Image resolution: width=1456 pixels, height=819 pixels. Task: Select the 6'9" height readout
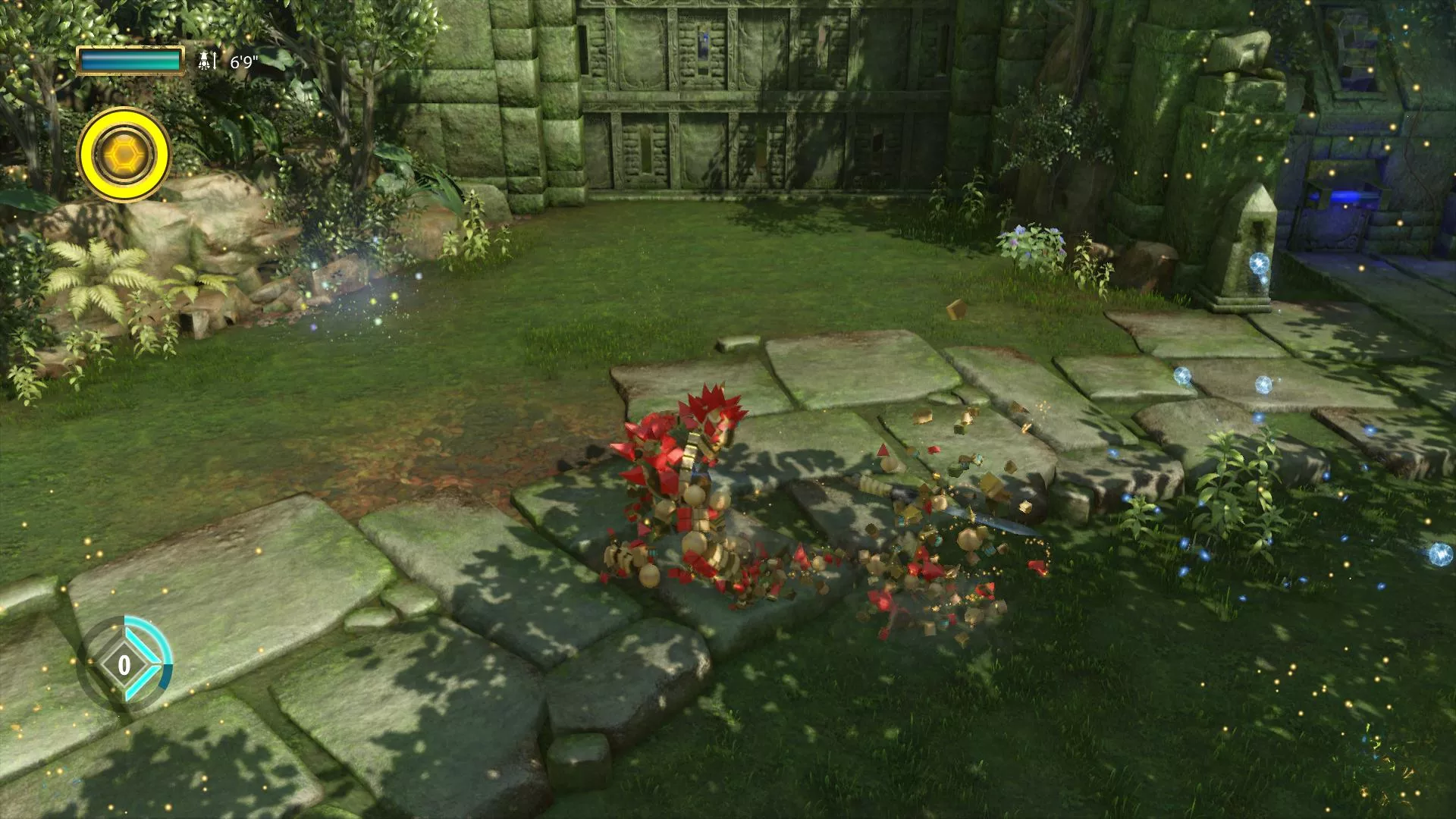click(x=245, y=61)
